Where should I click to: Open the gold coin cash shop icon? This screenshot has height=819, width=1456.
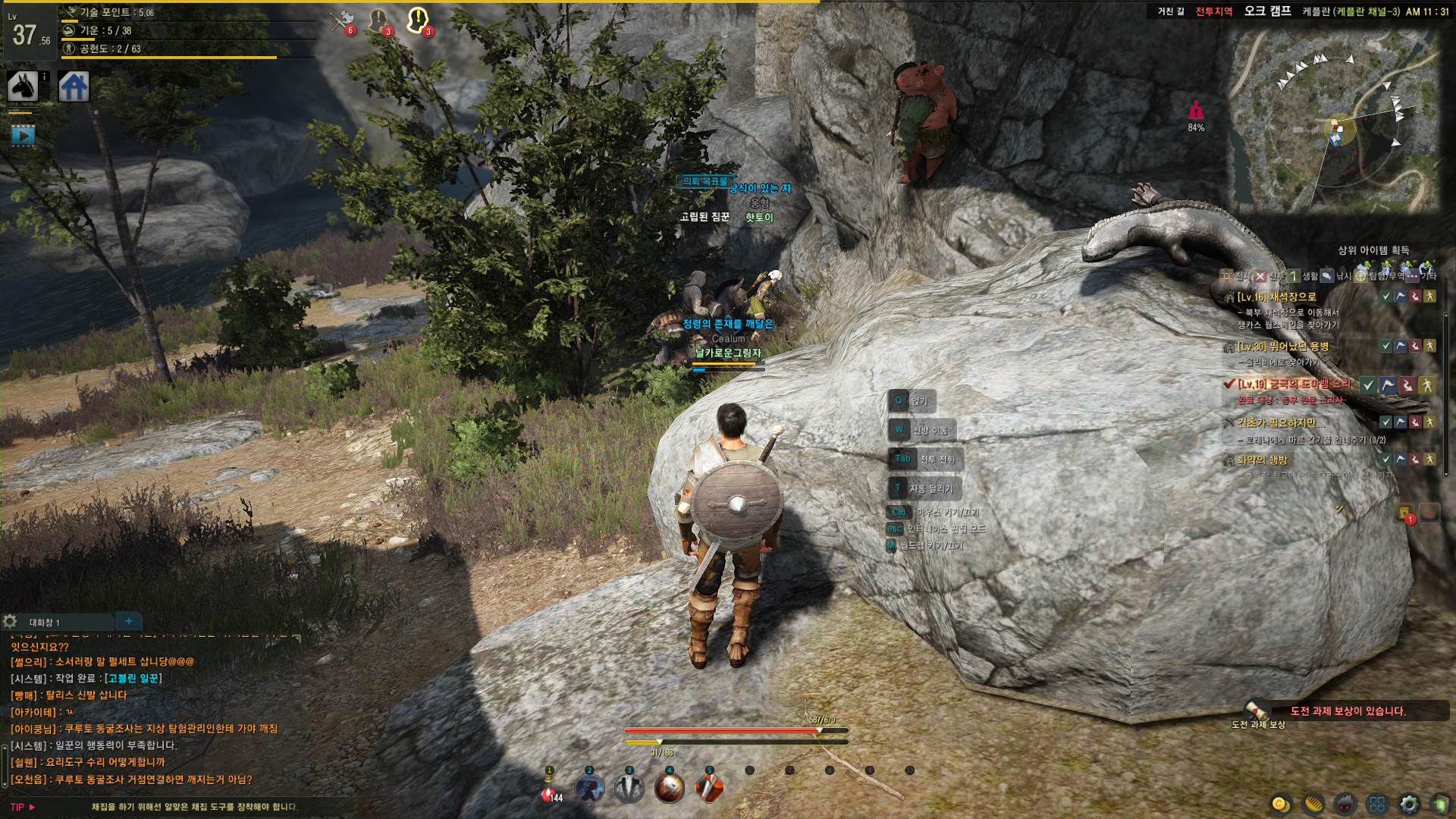pyautogui.click(x=1281, y=804)
